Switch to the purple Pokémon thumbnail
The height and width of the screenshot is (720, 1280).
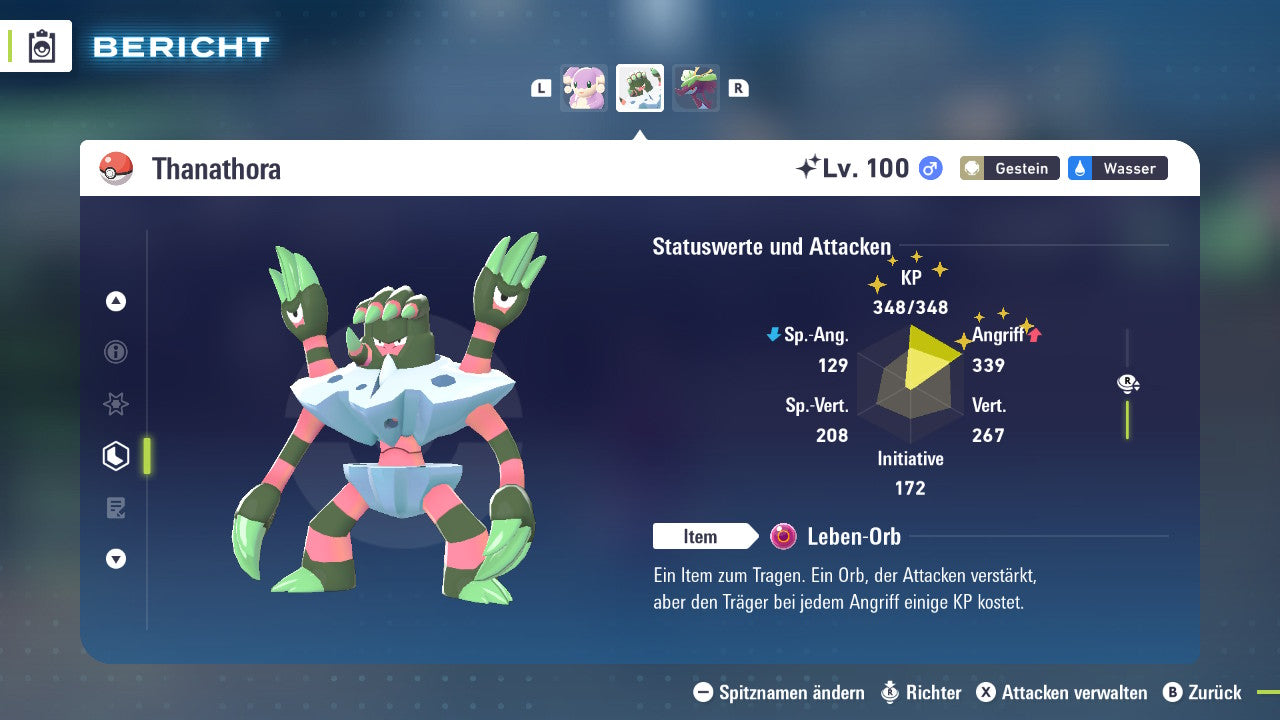click(x=696, y=88)
